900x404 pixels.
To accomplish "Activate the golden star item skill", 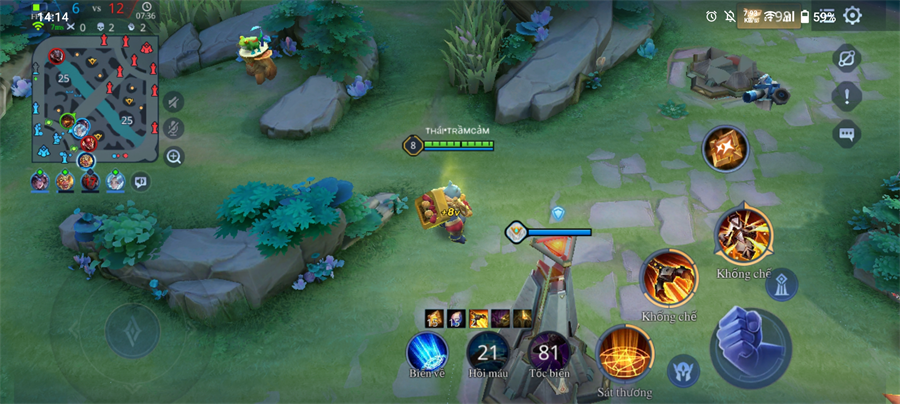I will [x=725, y=150].
